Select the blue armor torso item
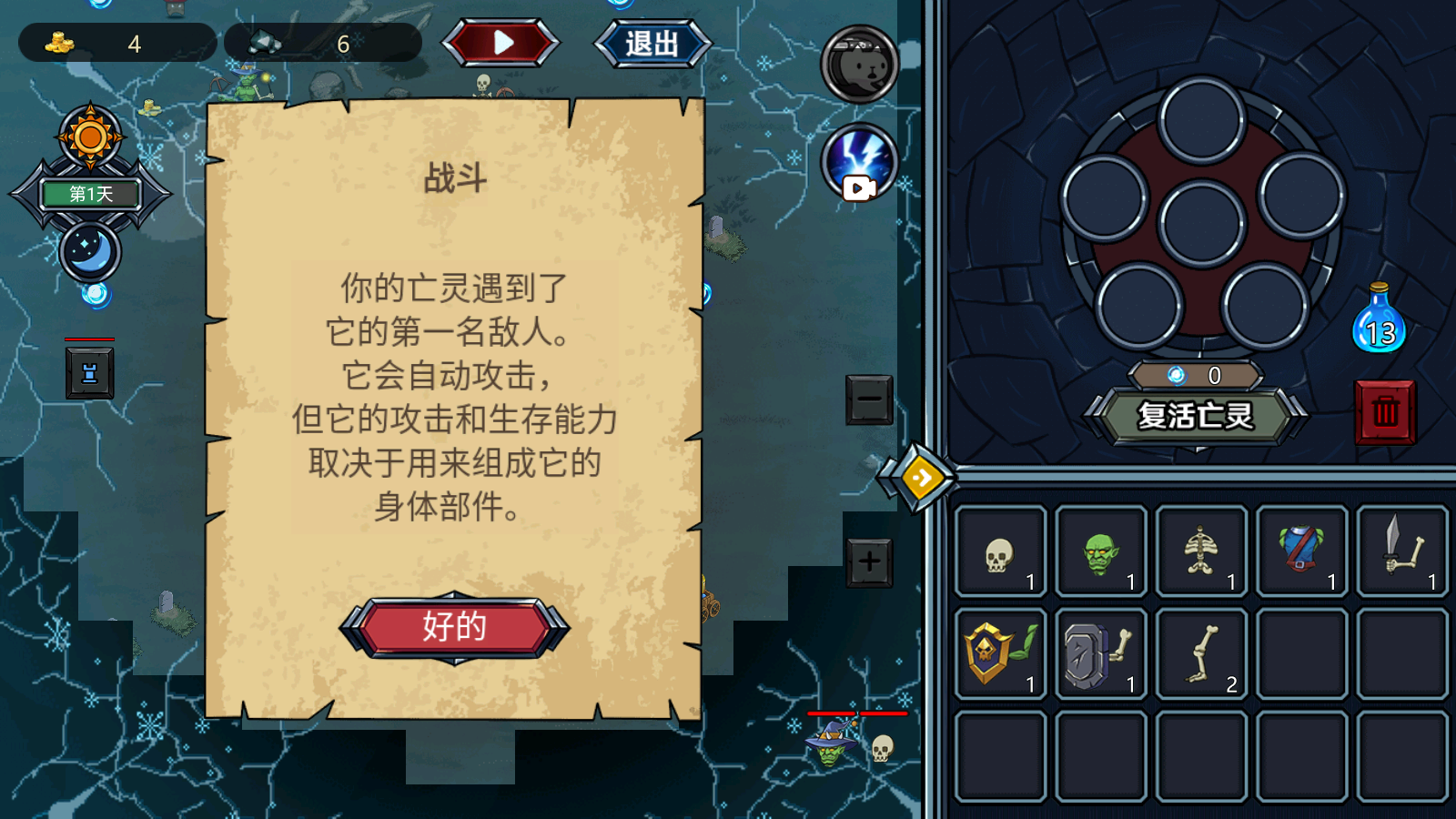The width and height of the screenshot is (1456, 819). point(1302,551)
